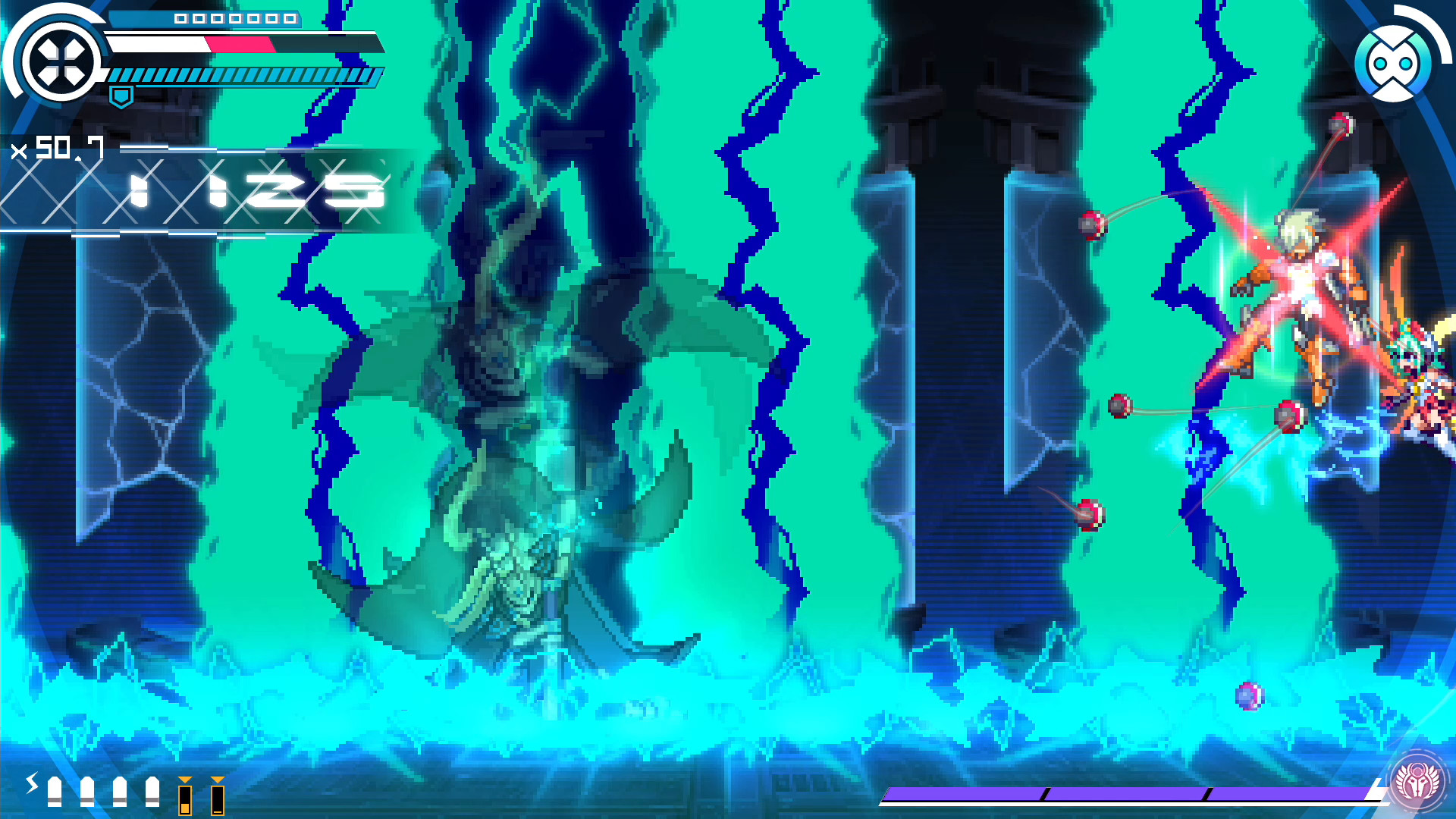Screen dimensions: 1456x819
Task: Click the orange arrow above the left cartridge
Action: pyautogui.click(x=184, y=780)
